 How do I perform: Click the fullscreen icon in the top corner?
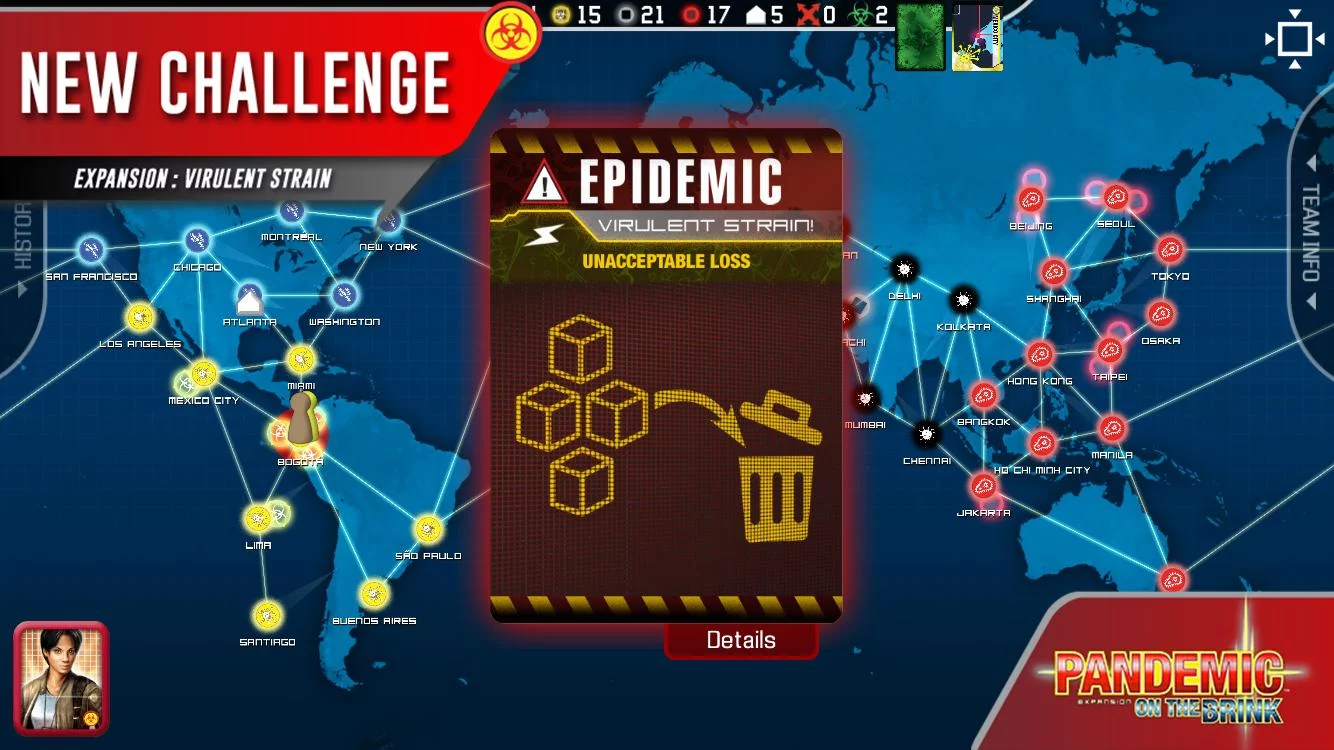[x=1295, y=38]
